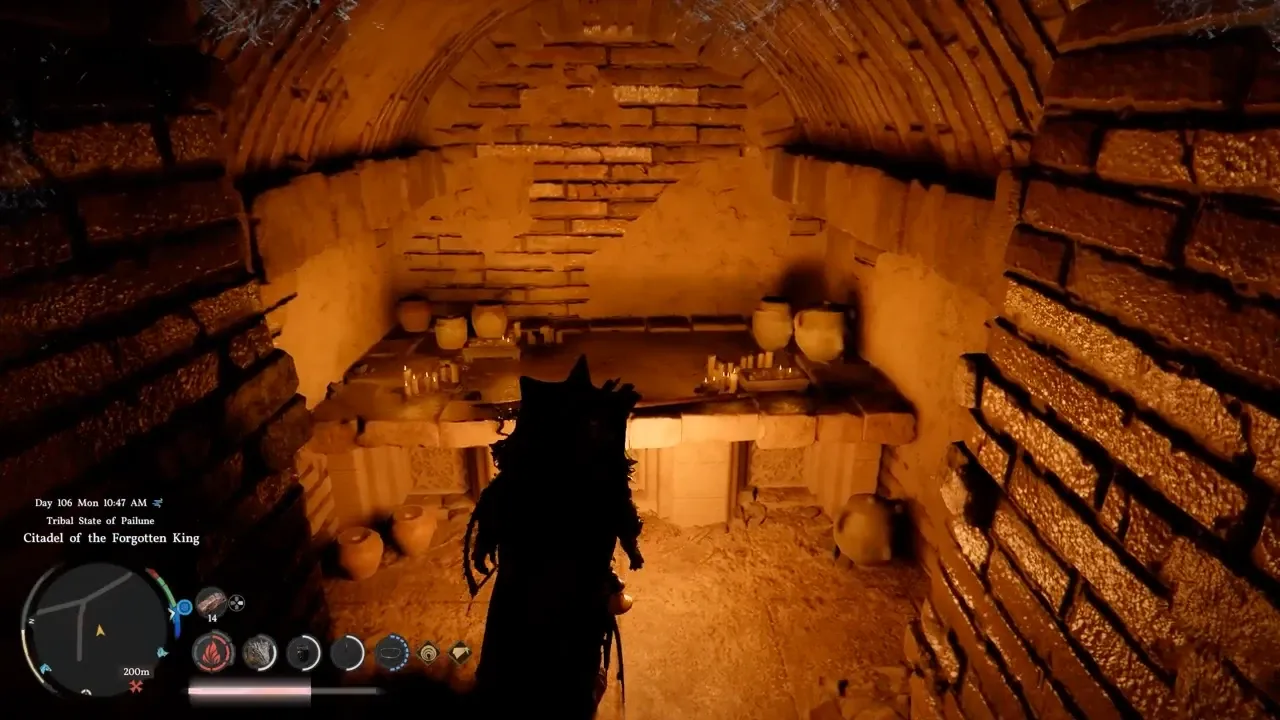
Task: Click the white chevron arrow beside the minimap
Action: tap(171, 612)
